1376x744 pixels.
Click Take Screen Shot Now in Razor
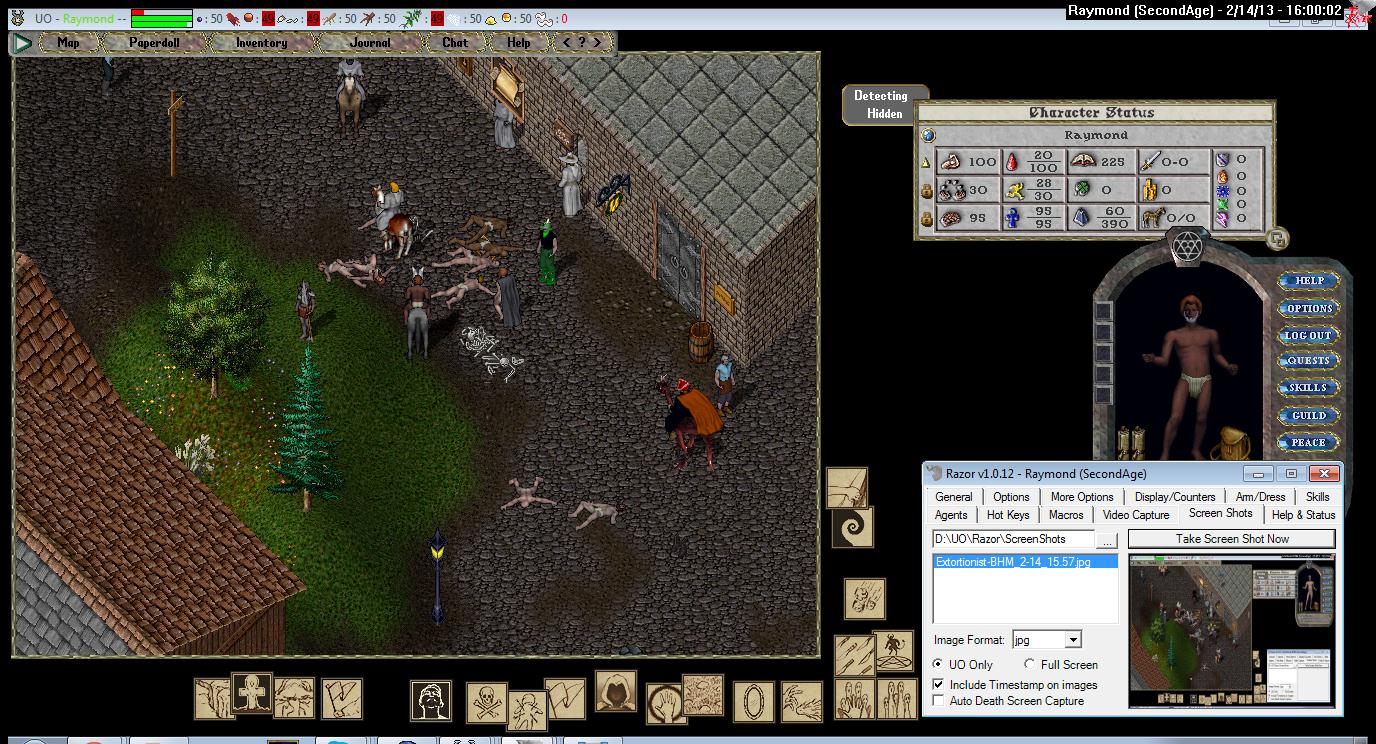pos(1232,539)
